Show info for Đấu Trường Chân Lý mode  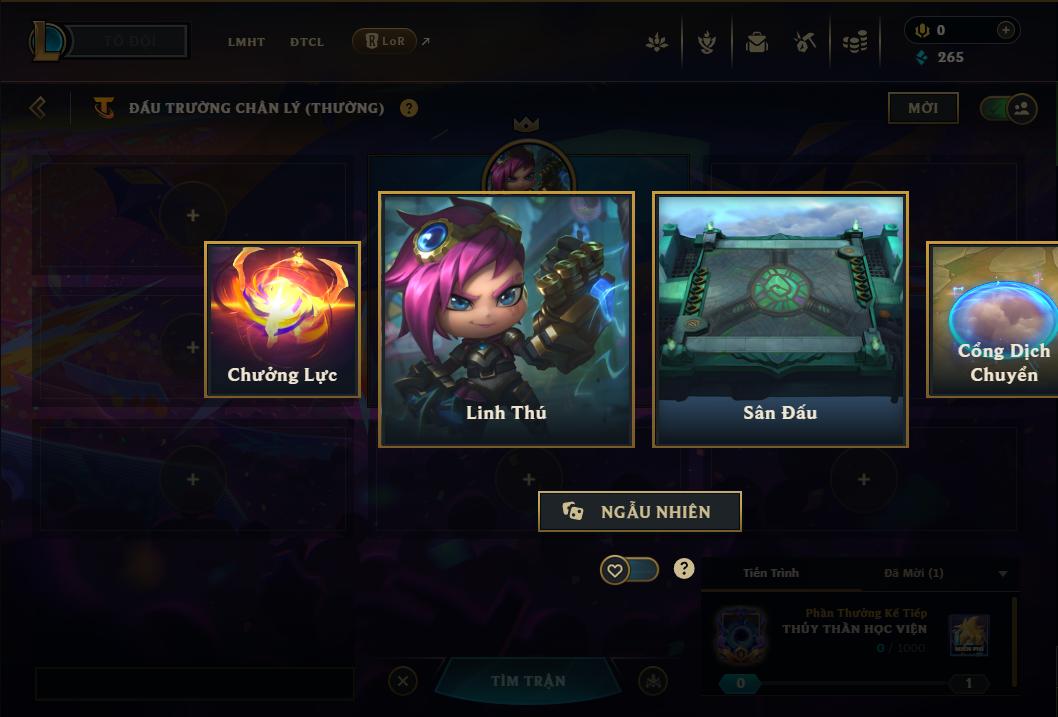click(x=409, y=108)
